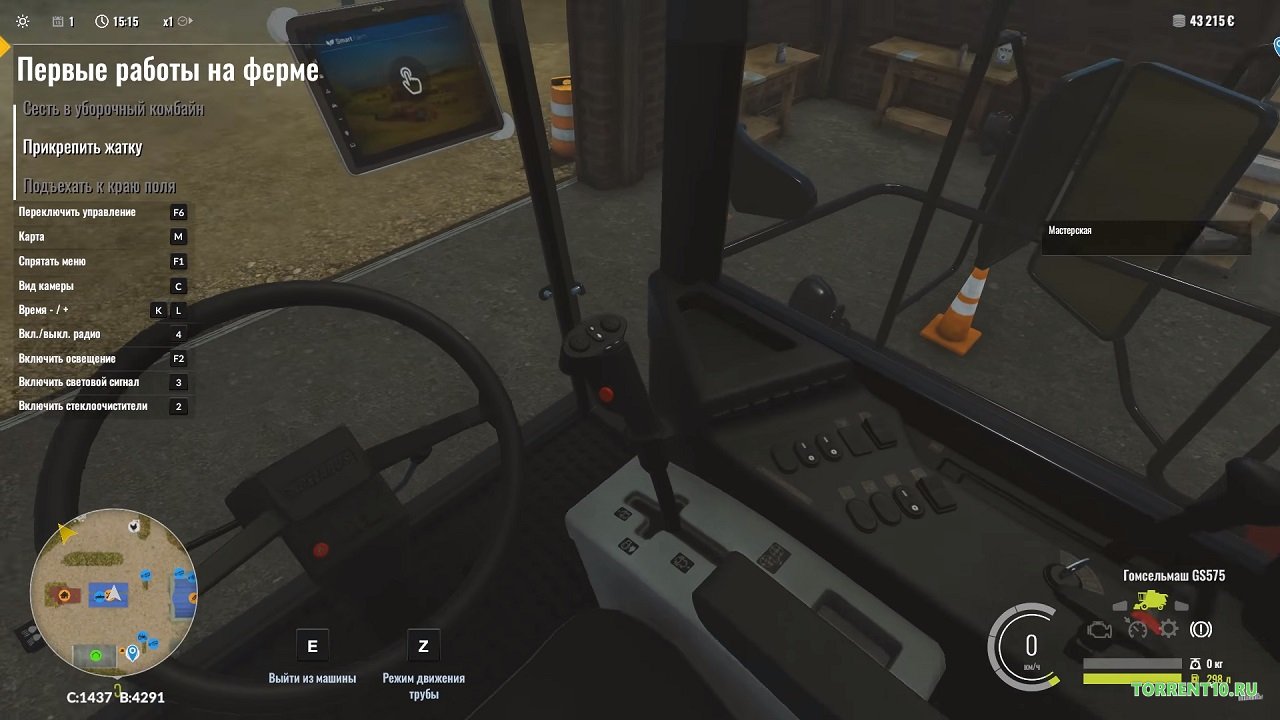Click the gear cog icon

tap(1167, 629)
